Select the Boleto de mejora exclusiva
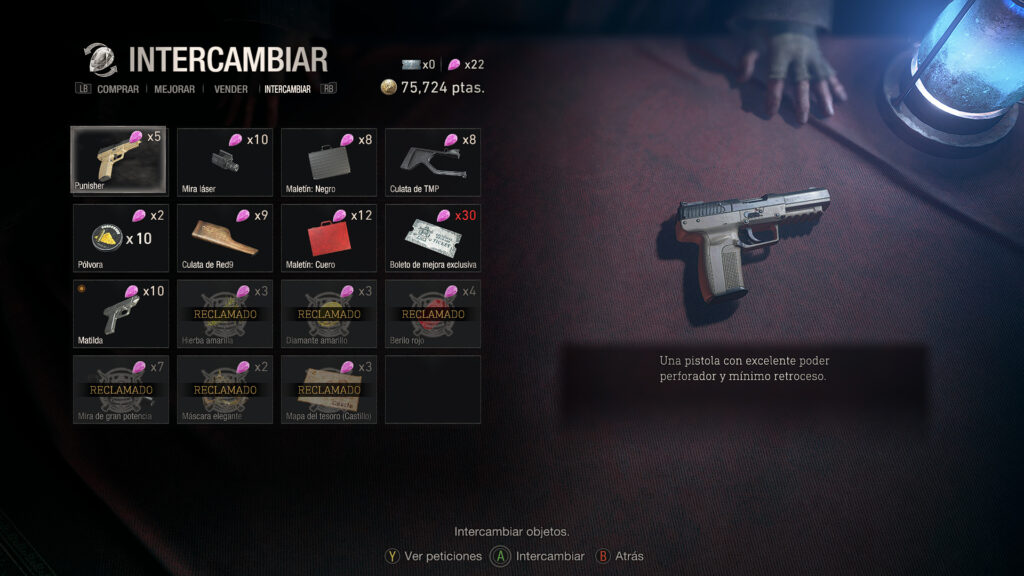Screen dimensions: 1024x576 tap(432, 237)
